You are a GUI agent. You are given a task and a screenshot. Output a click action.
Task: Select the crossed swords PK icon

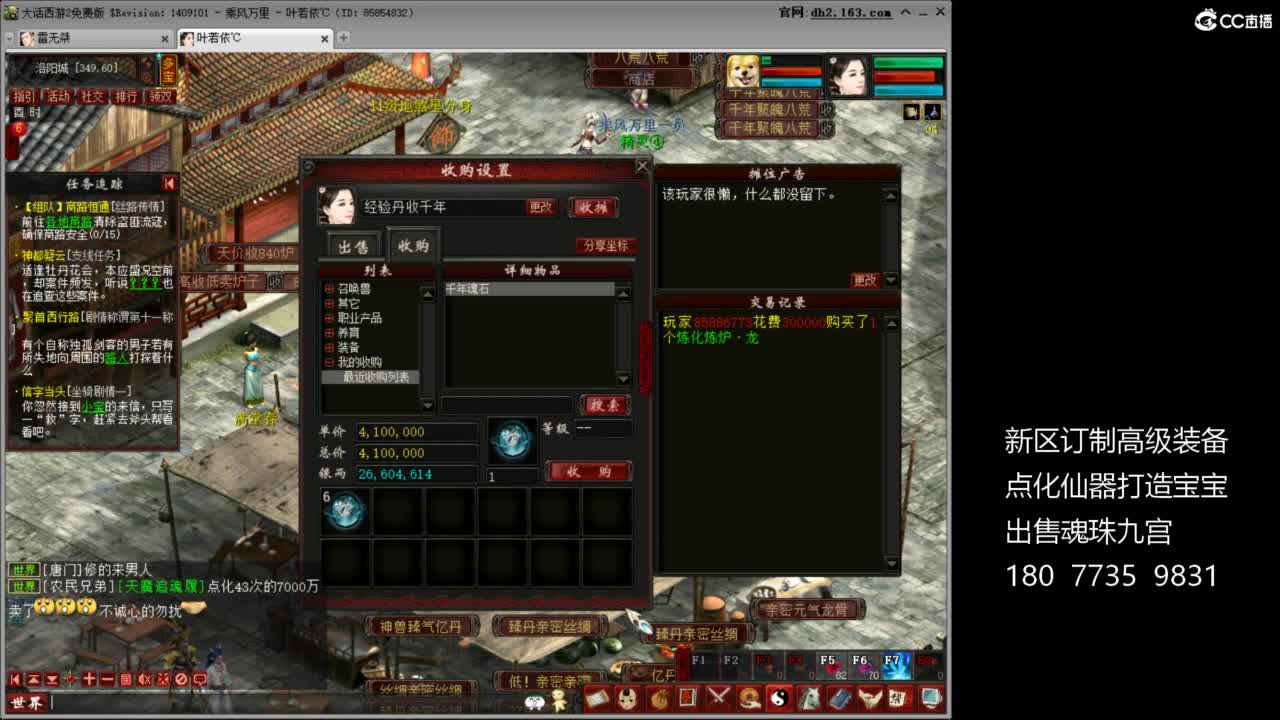[x=718, y=696]
